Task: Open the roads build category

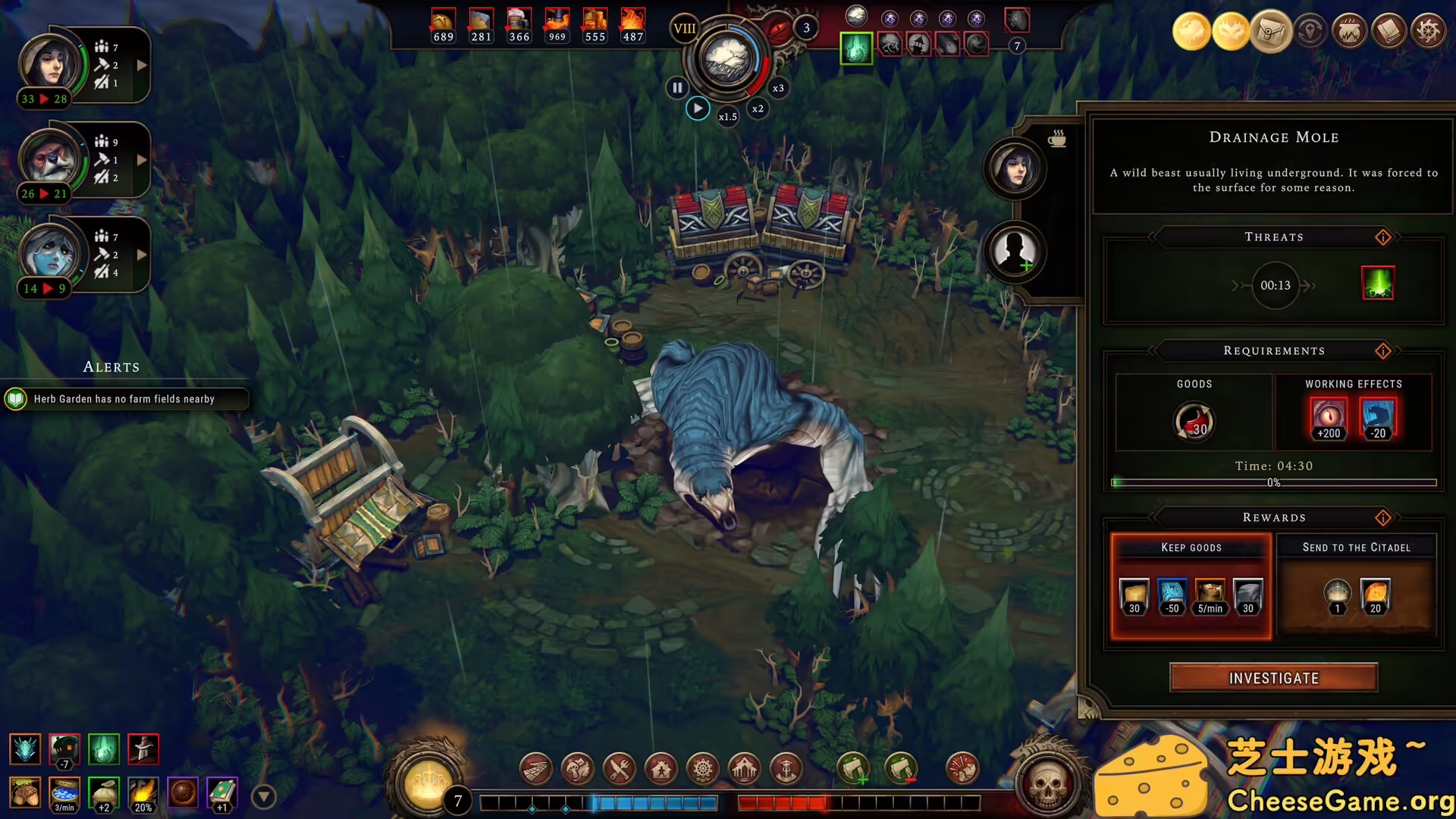Action: tap(535, 769)
